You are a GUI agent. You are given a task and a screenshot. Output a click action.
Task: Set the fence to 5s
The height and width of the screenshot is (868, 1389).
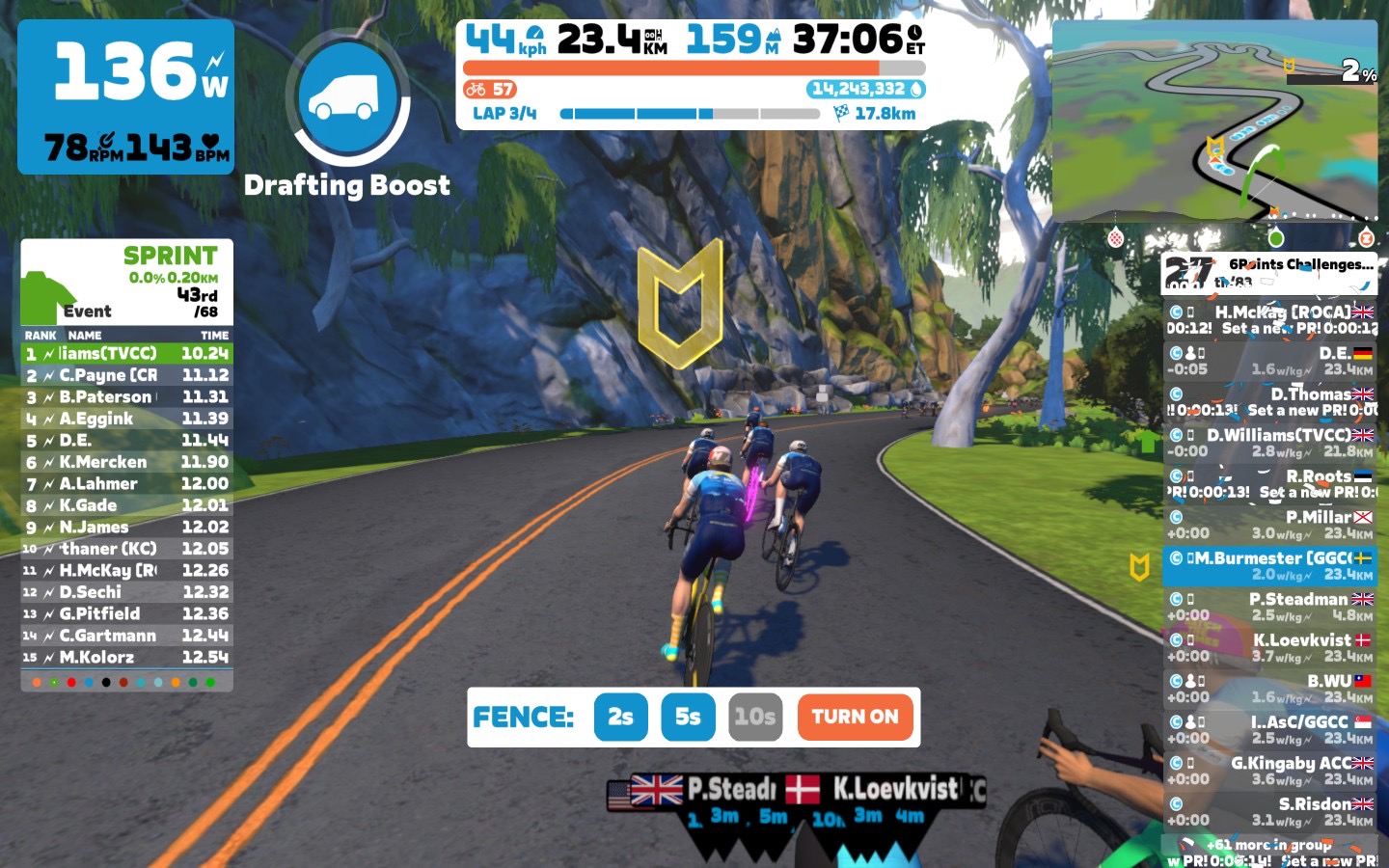click(x=688, y=717)
